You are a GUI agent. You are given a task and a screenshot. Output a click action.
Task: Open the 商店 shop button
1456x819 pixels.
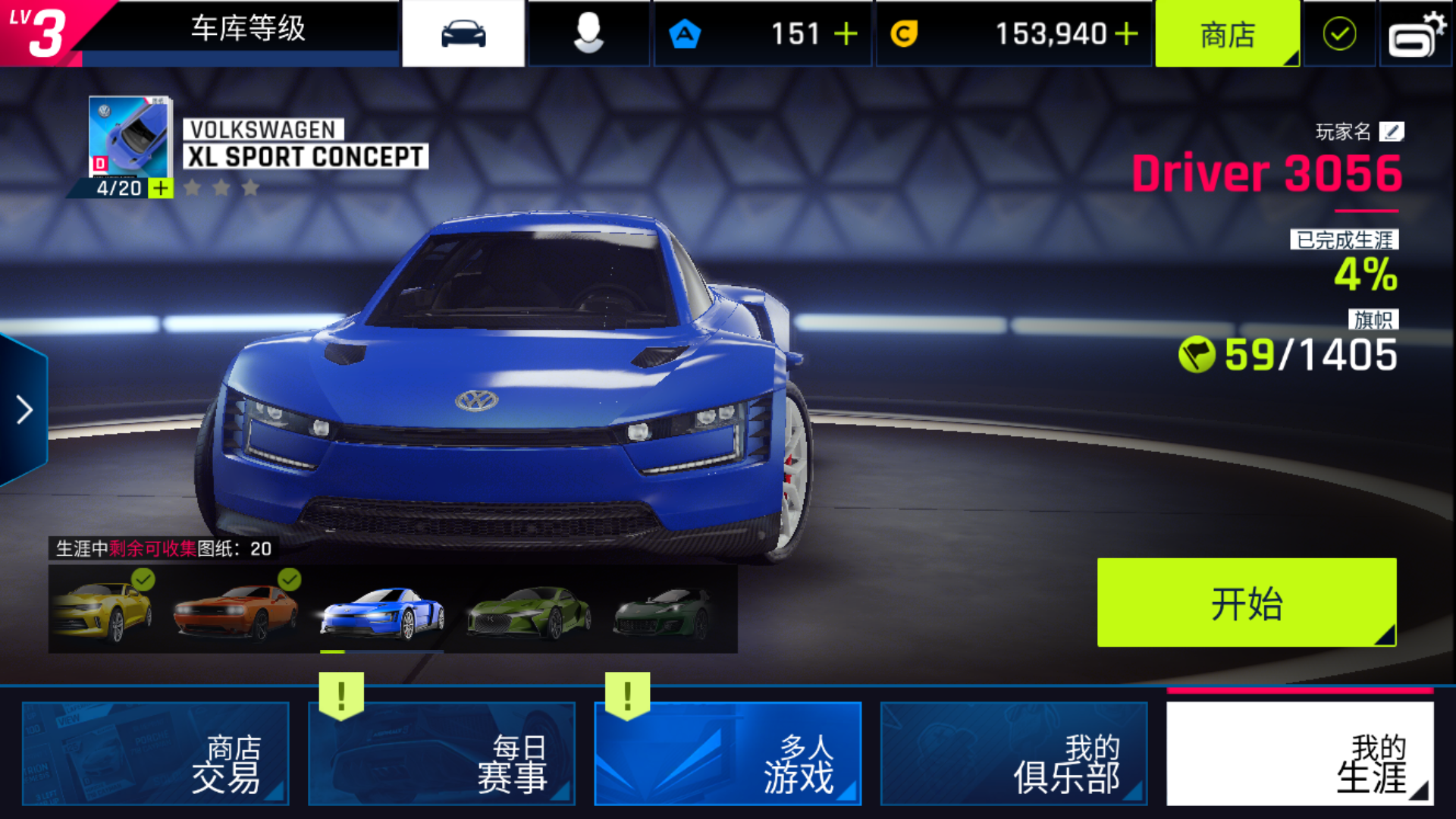point(1227,34)
